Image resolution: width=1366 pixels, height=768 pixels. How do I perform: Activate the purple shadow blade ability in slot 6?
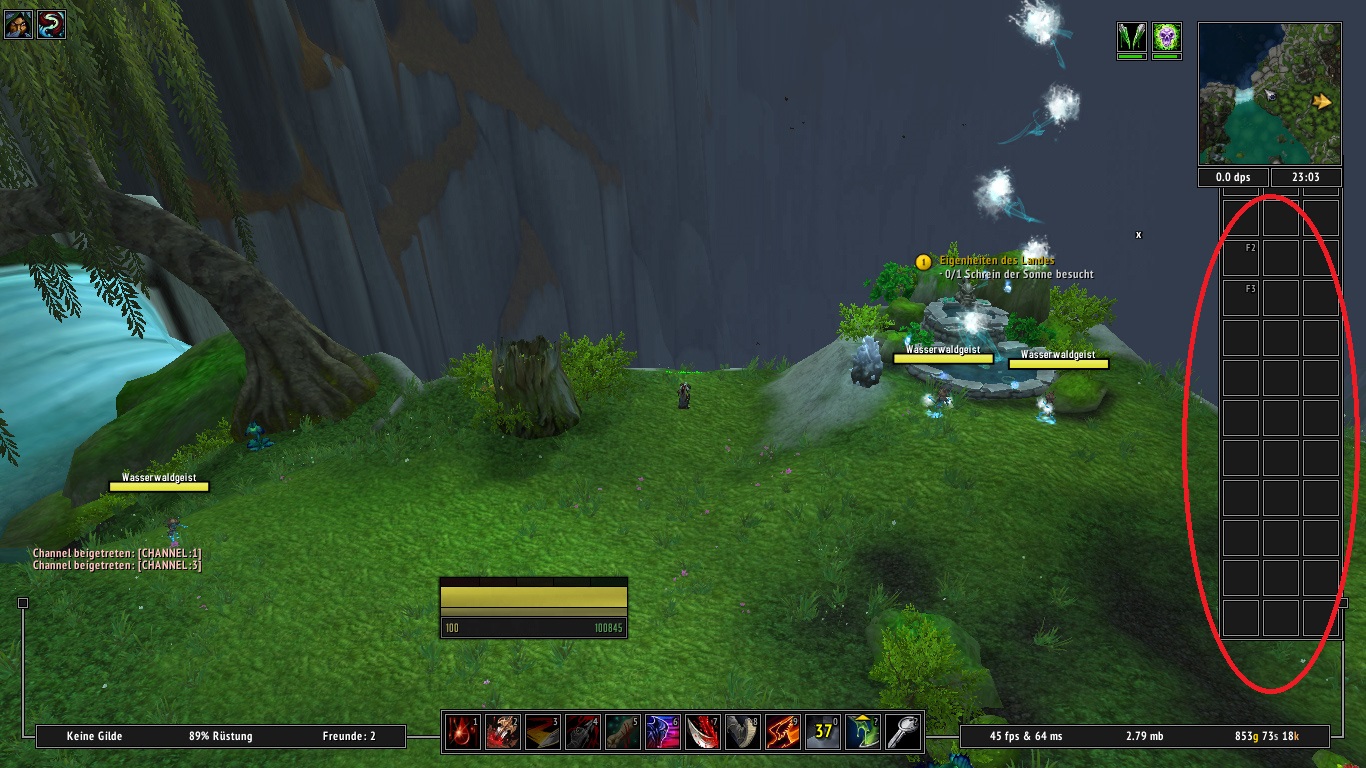coord(662,731)
